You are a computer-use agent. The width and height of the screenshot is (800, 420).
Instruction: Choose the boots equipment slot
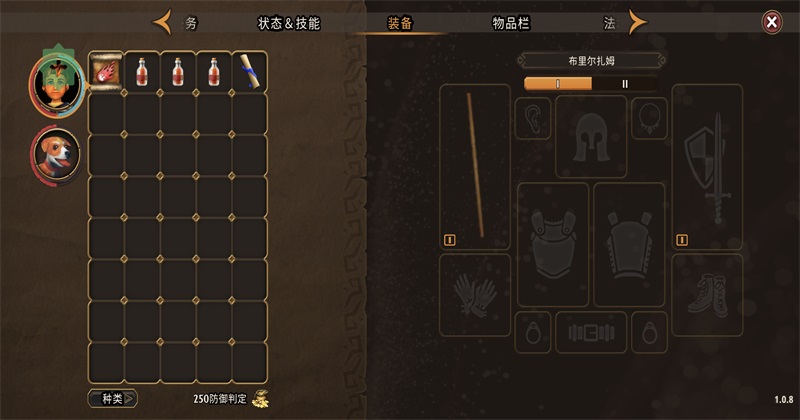[x=707, y=294]
